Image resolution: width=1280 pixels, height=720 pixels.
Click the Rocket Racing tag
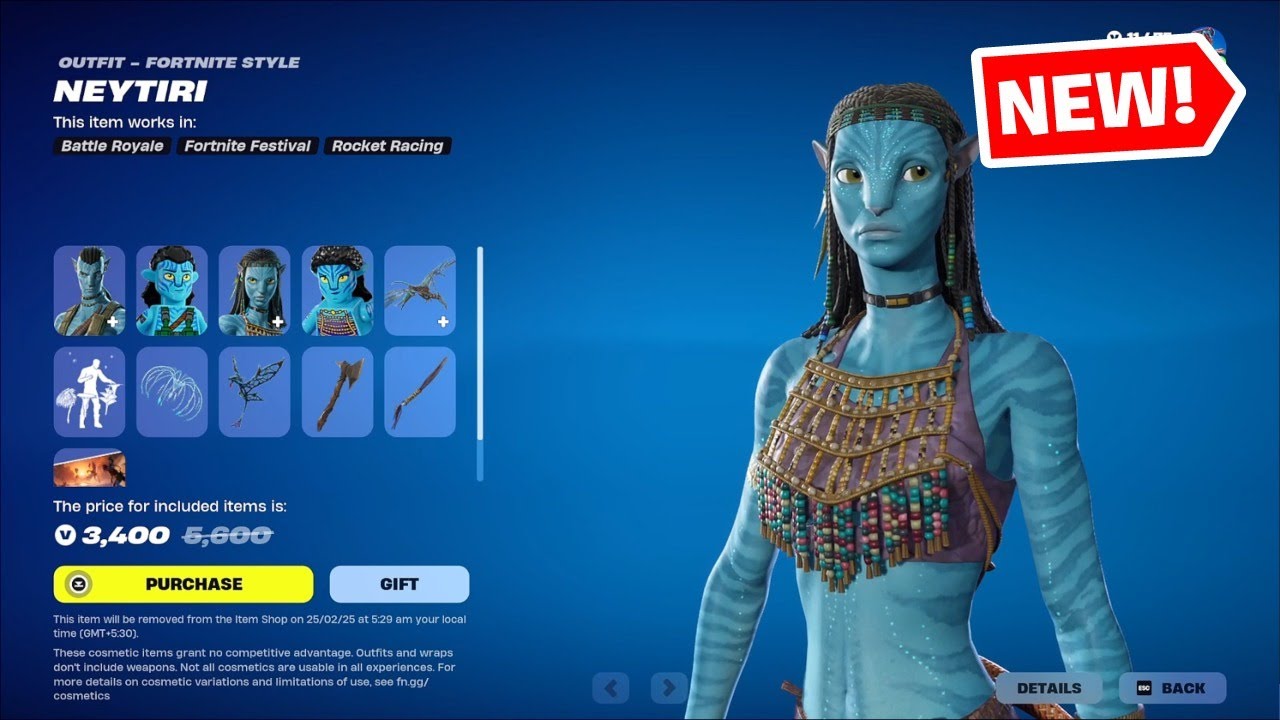click(x=388, y=146)
